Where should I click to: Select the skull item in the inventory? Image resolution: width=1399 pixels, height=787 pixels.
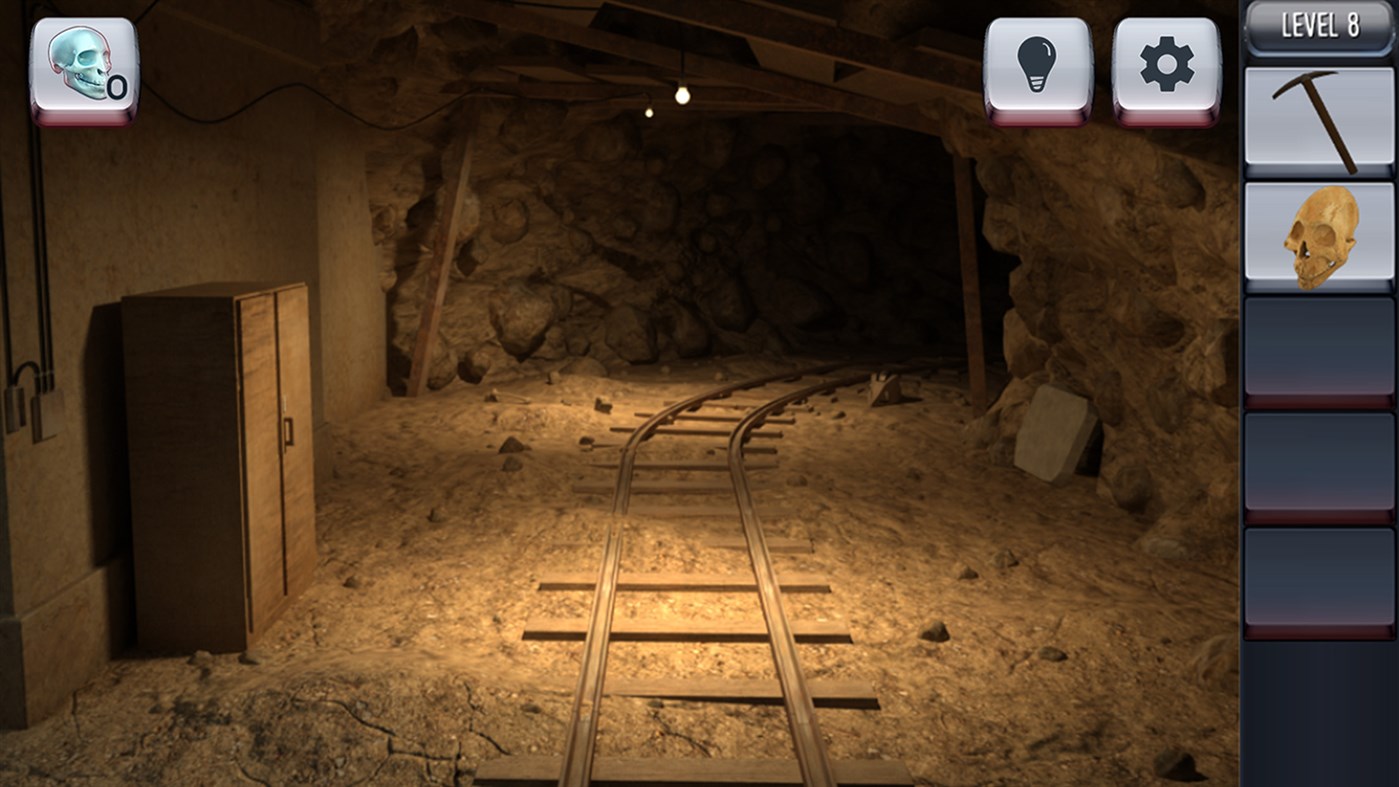coord(1318,233)
